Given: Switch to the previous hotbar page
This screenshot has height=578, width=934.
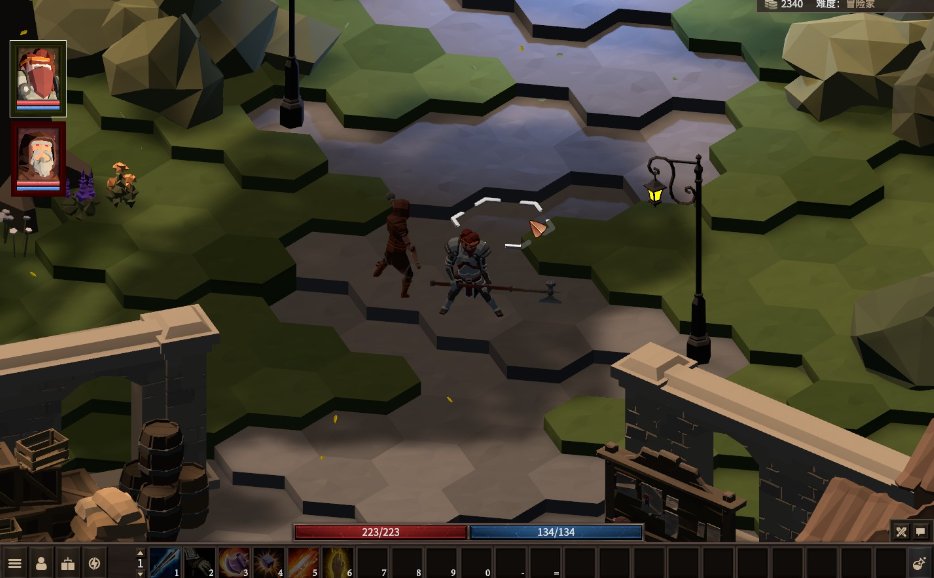Looking at the screenshot, I should pyautogui.click(x=140, y=553).
